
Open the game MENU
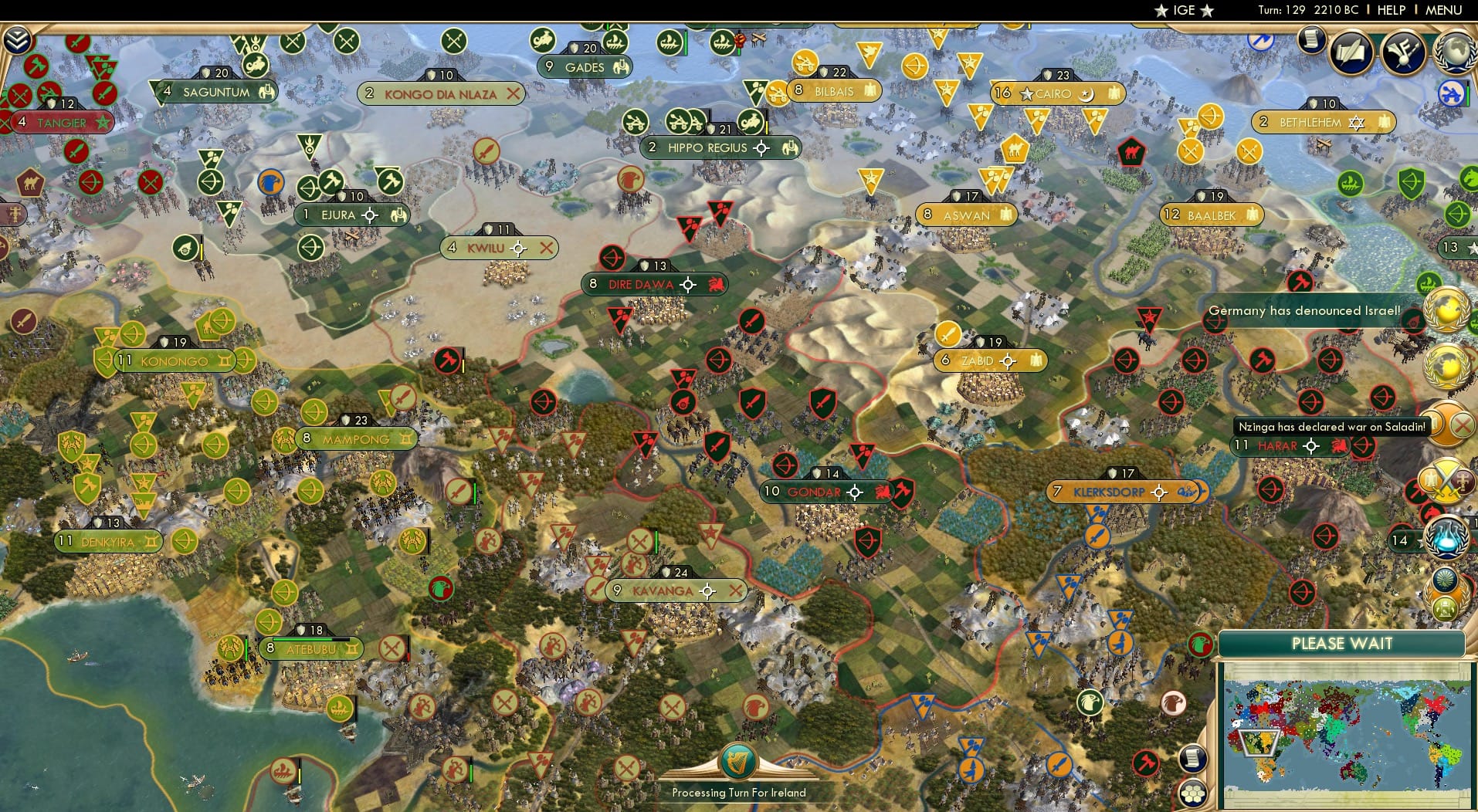click(x=1443, y=10)
